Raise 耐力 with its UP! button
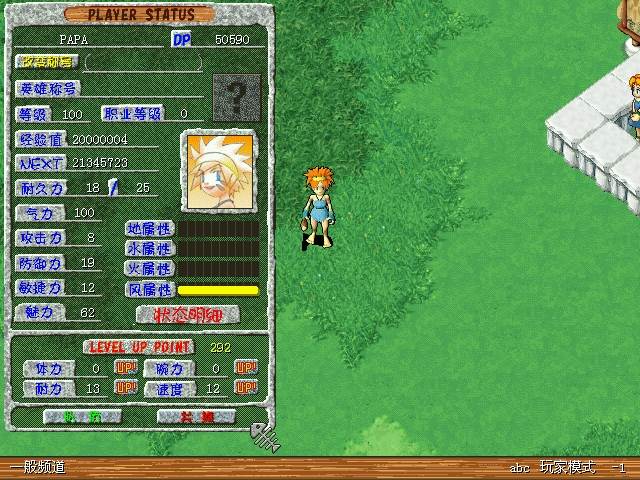This screenshot has width=640, height=480. pyautogui.click(x=126, y=388)
